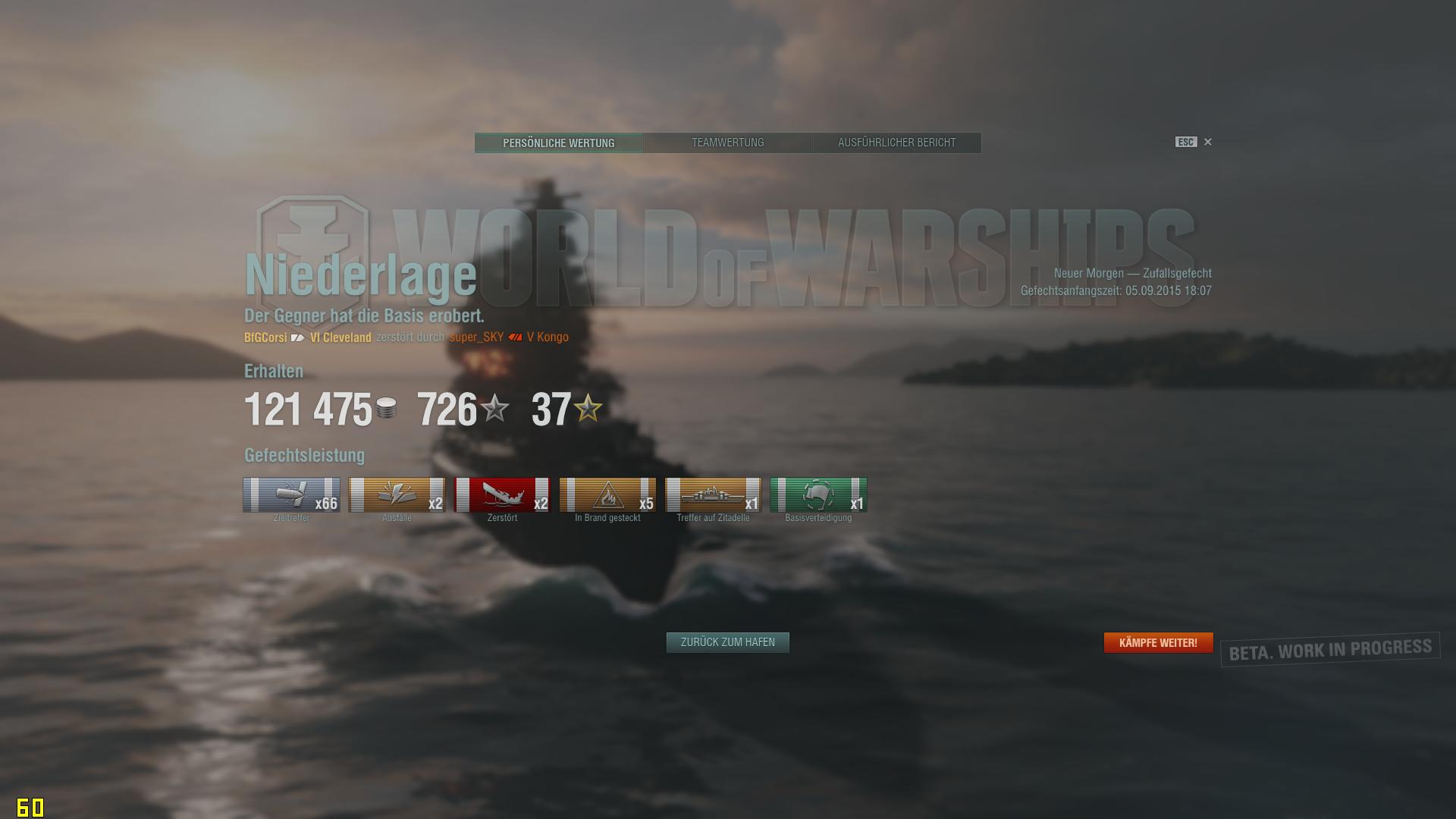
Task: Click the Zieltreffer x66 ribbon
Action: 291,495
